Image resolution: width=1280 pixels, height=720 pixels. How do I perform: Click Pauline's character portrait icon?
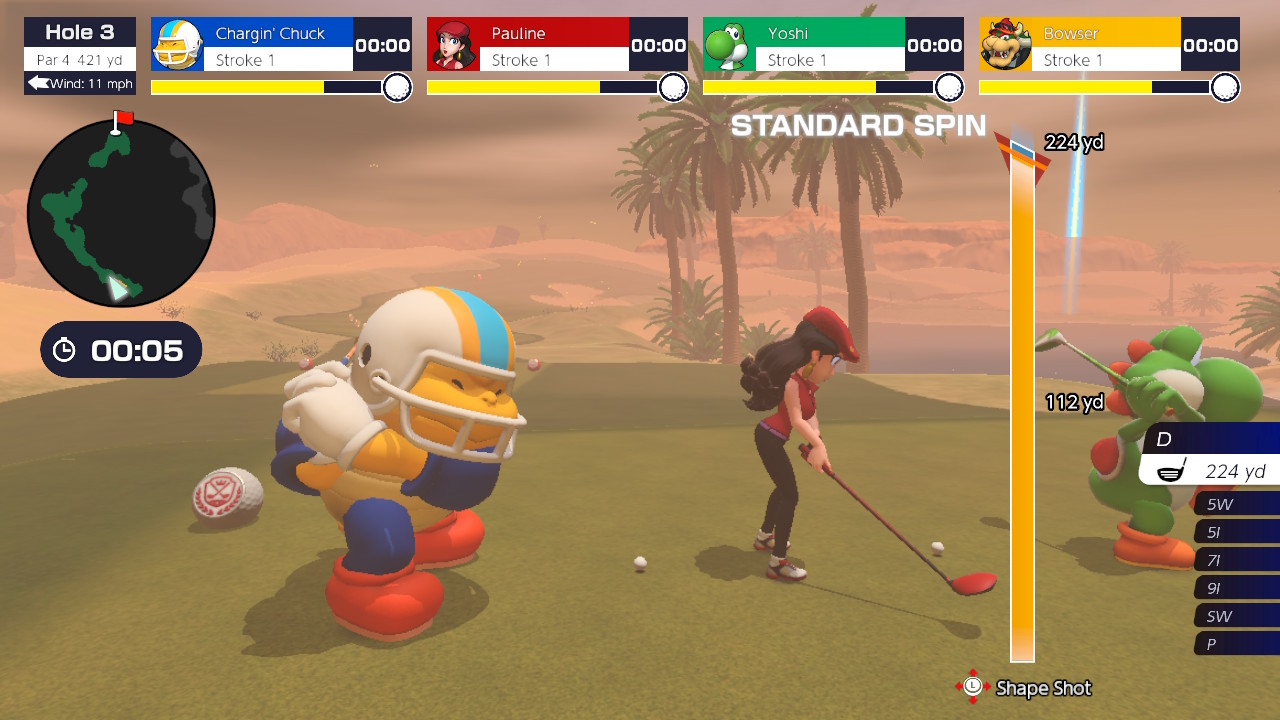pyautogui.click(x=455, y=44)
